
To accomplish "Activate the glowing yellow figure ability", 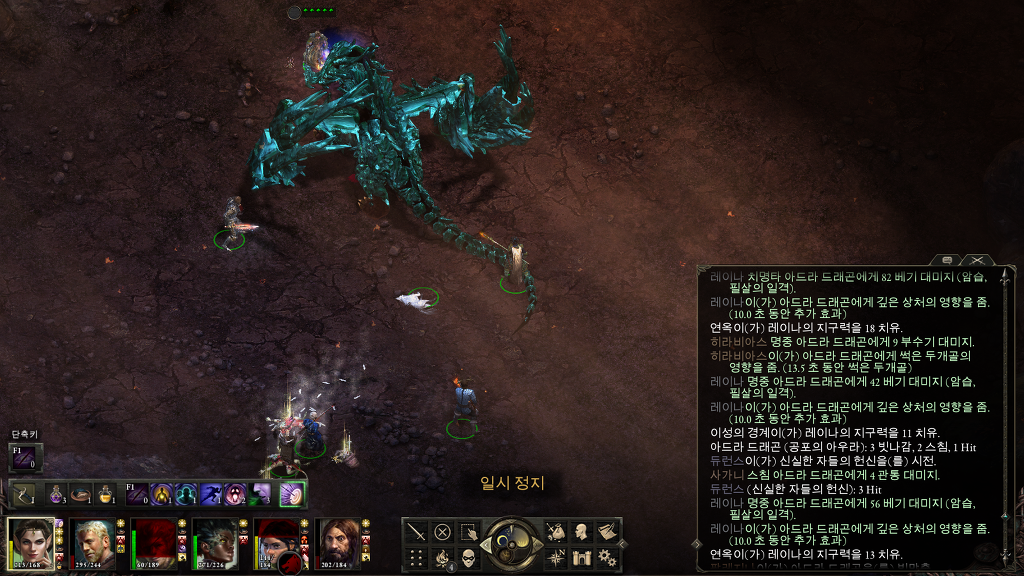I will 161,494.
